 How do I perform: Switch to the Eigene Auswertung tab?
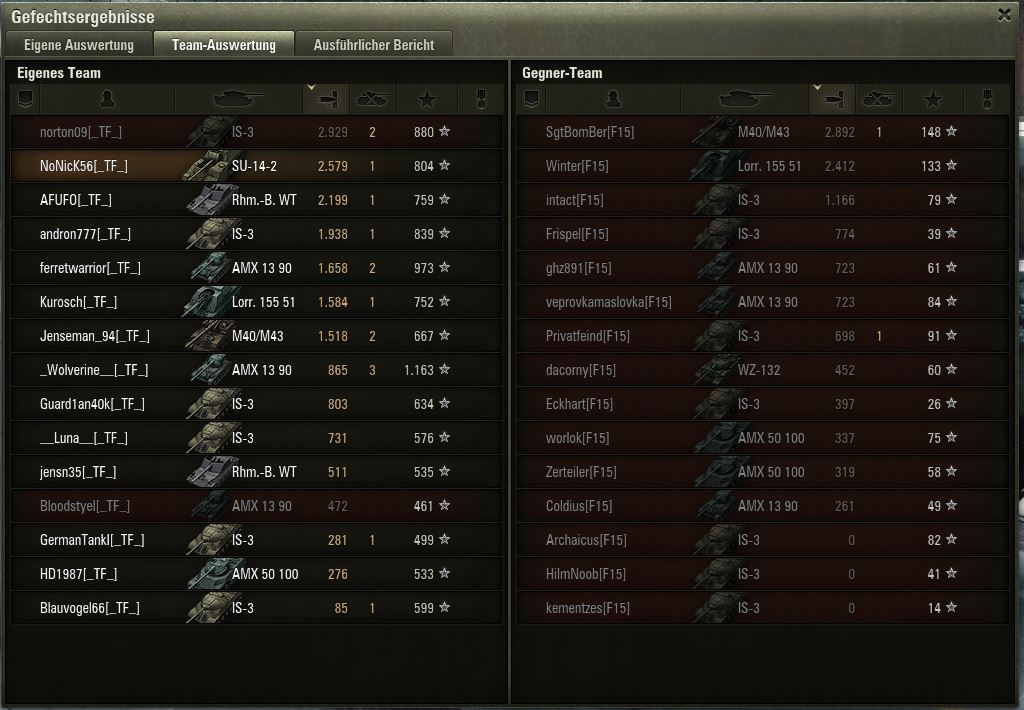coord(79,45)
